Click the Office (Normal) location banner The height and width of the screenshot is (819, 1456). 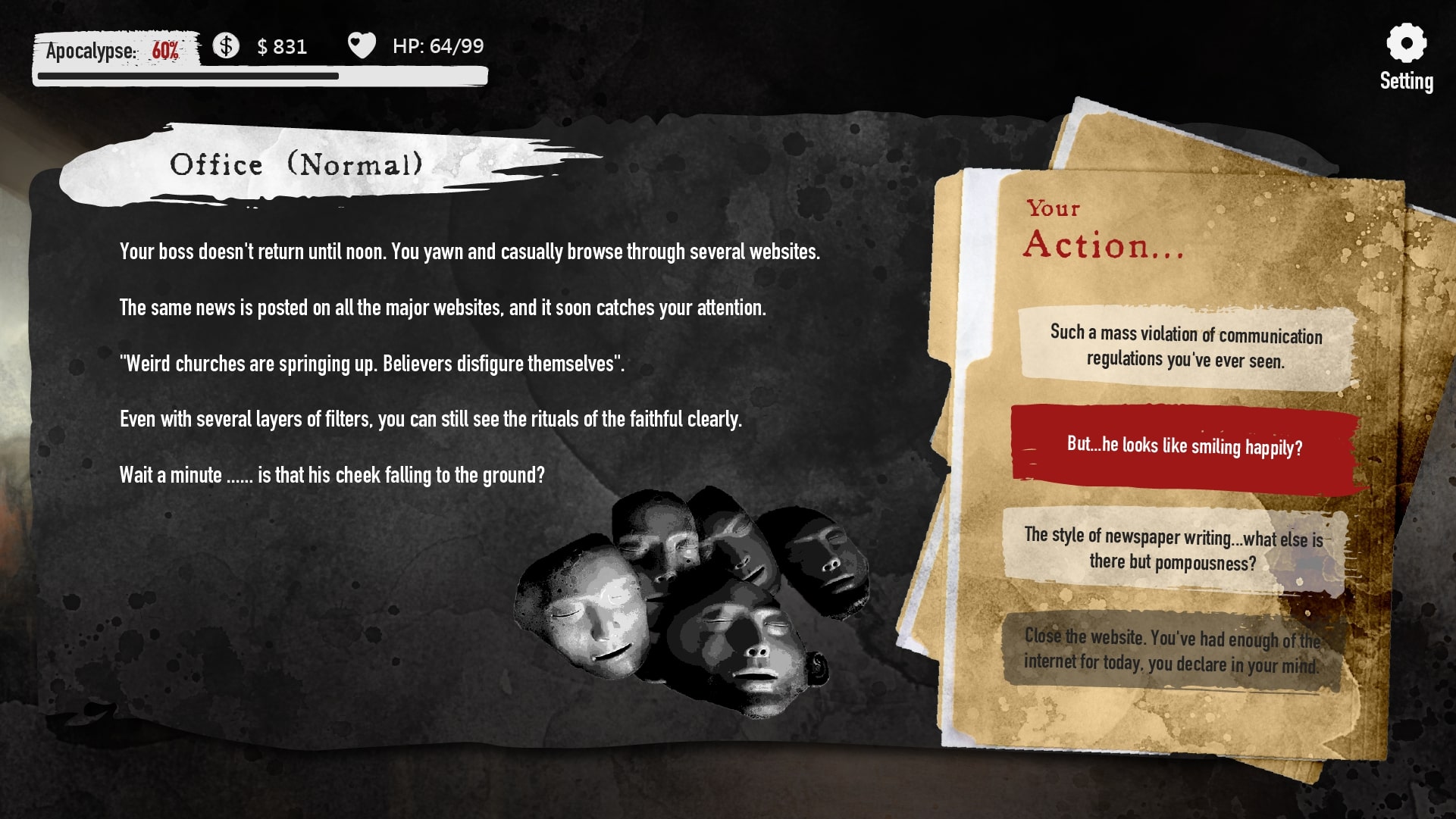coord(299,164)
